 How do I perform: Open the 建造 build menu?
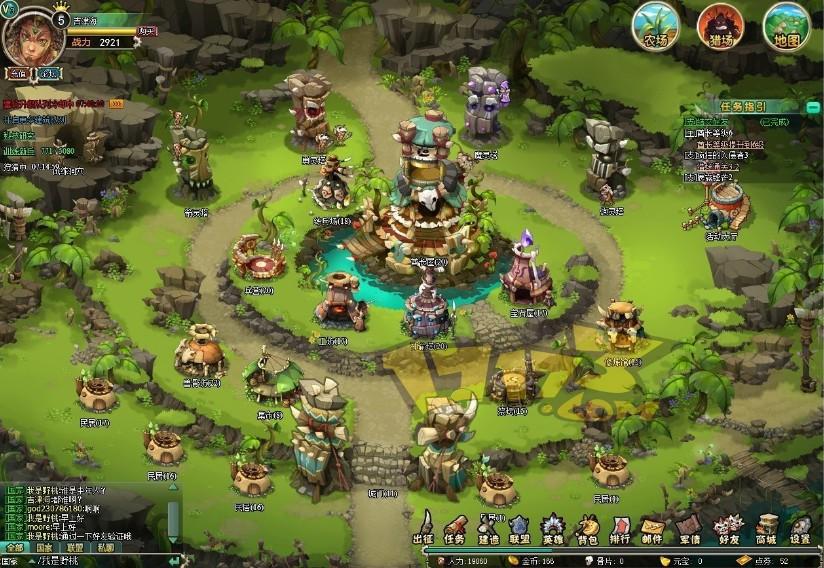pos(488,528)
